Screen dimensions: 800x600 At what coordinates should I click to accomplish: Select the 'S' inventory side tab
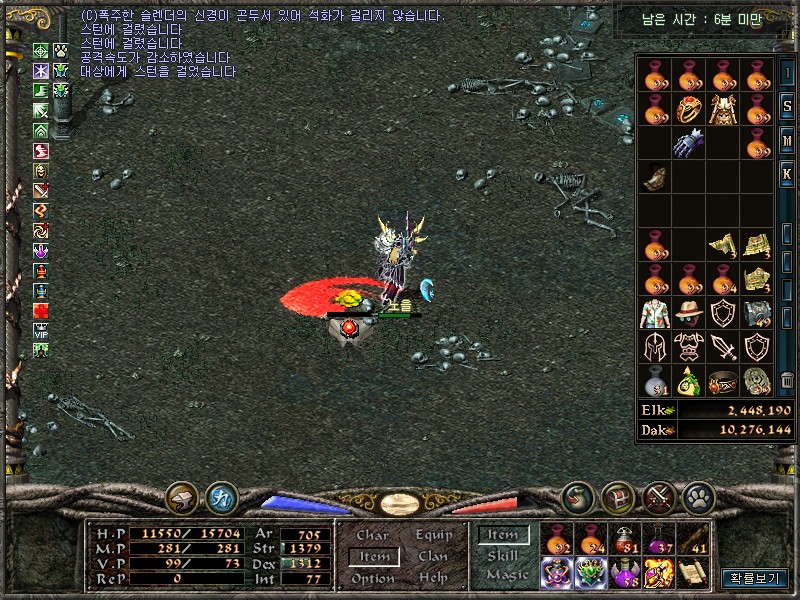[x=788, y=107]
